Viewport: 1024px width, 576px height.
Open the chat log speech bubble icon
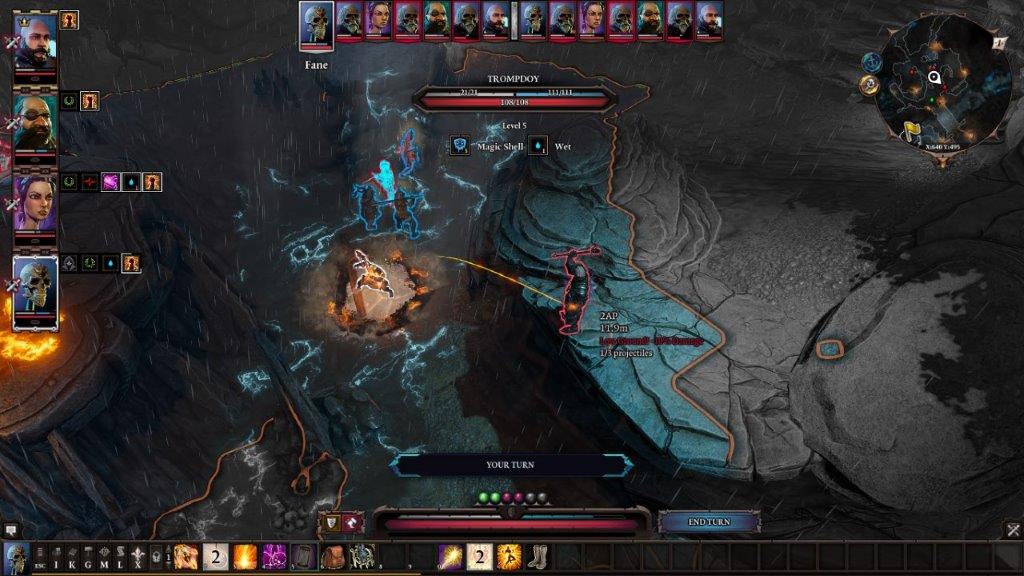click(11, 529)
